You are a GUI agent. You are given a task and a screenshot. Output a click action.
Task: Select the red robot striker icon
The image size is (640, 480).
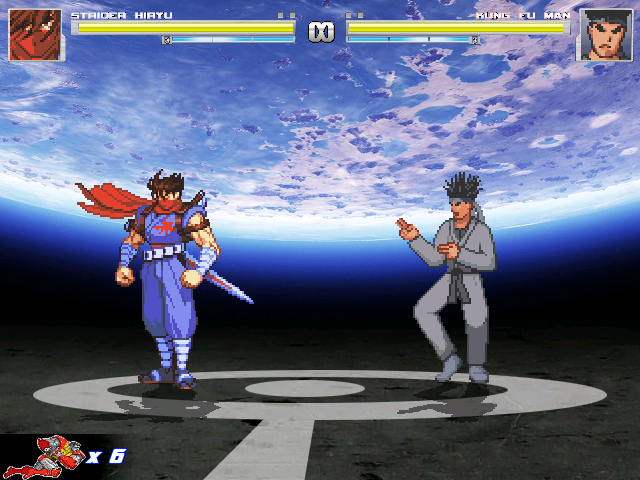click(x=45, y=456)
